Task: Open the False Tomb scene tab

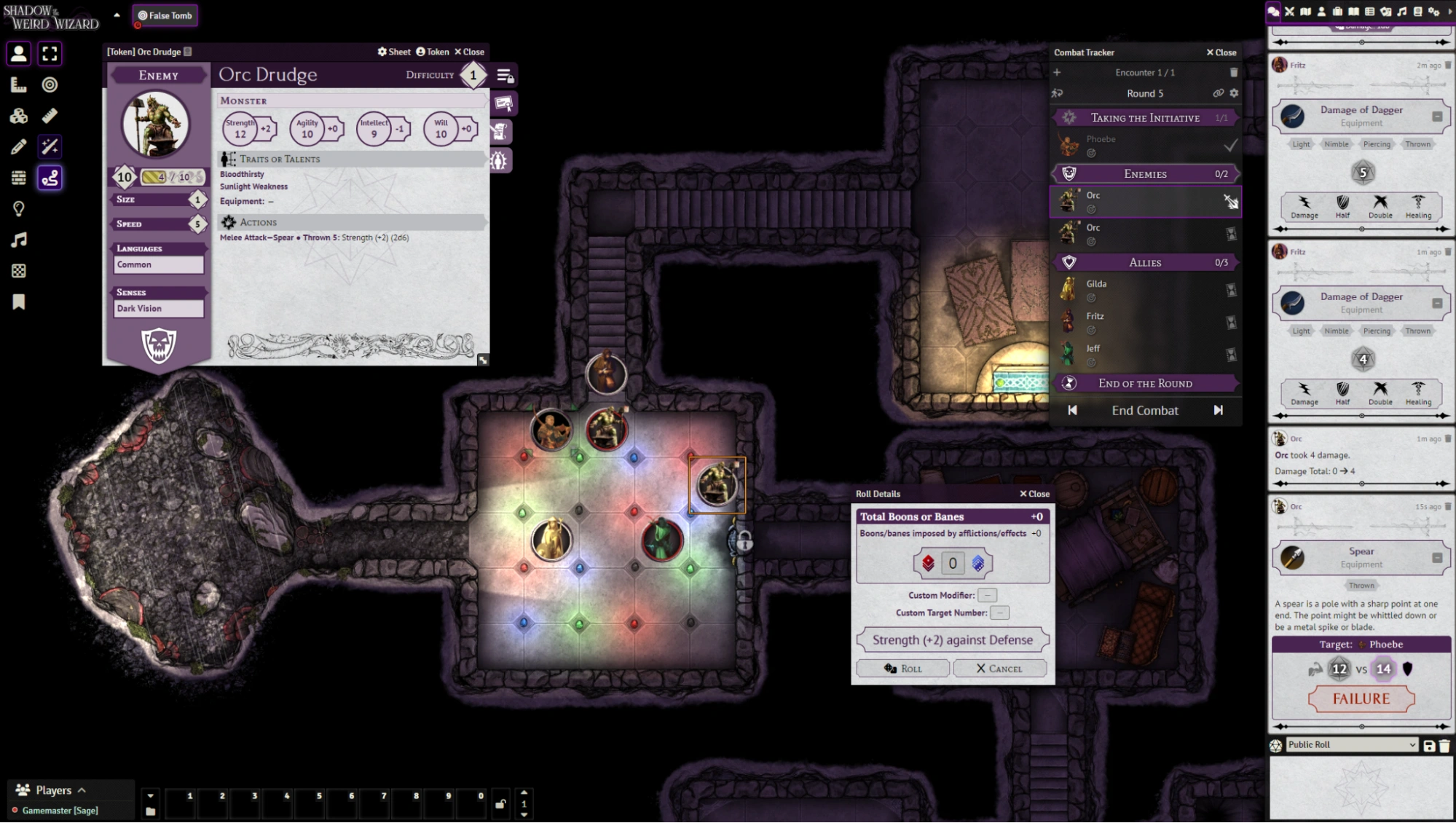Action: click(x=165, y=15)
